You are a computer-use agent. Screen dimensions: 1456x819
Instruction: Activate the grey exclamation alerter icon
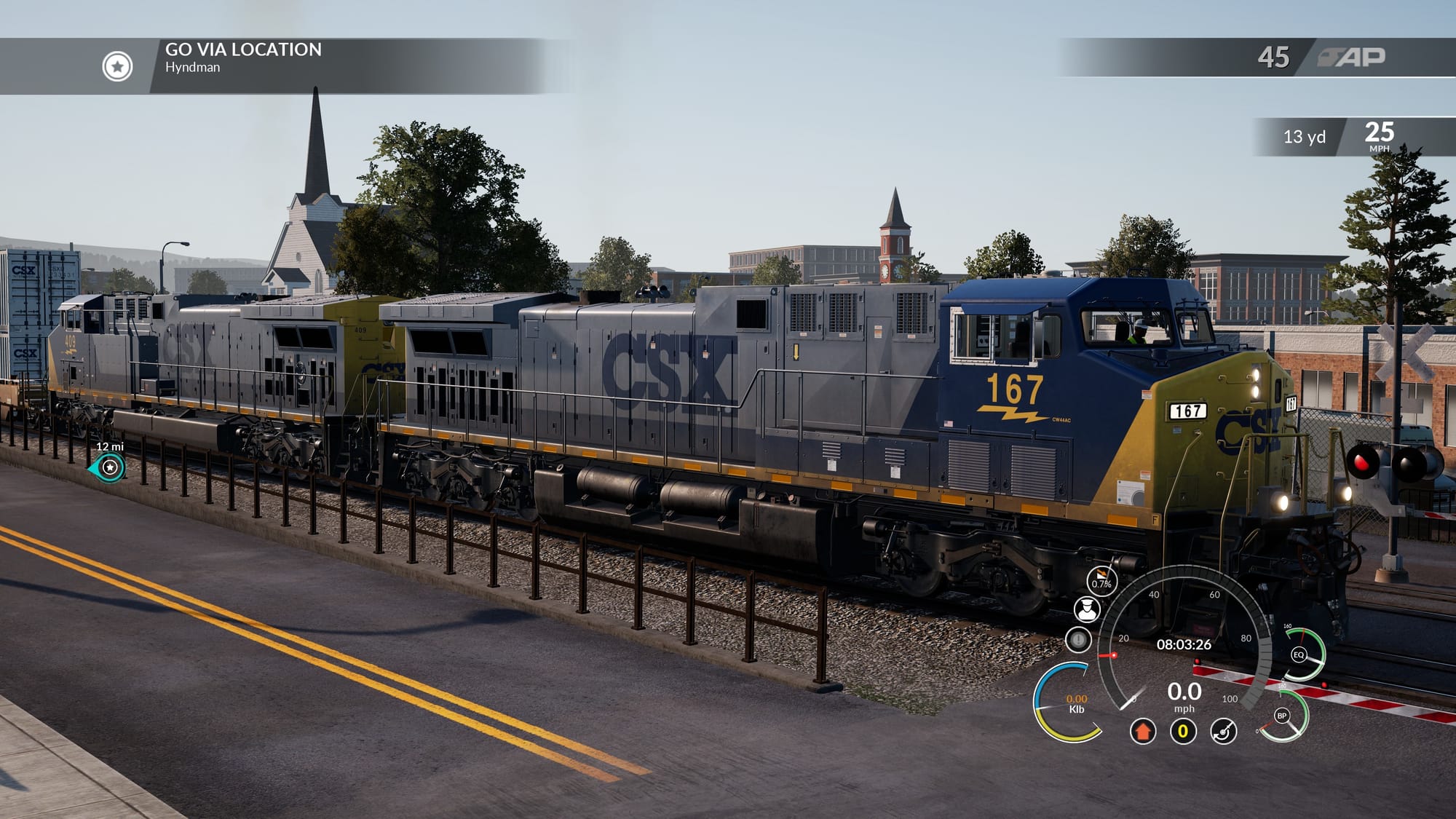tap(1078, 640)
